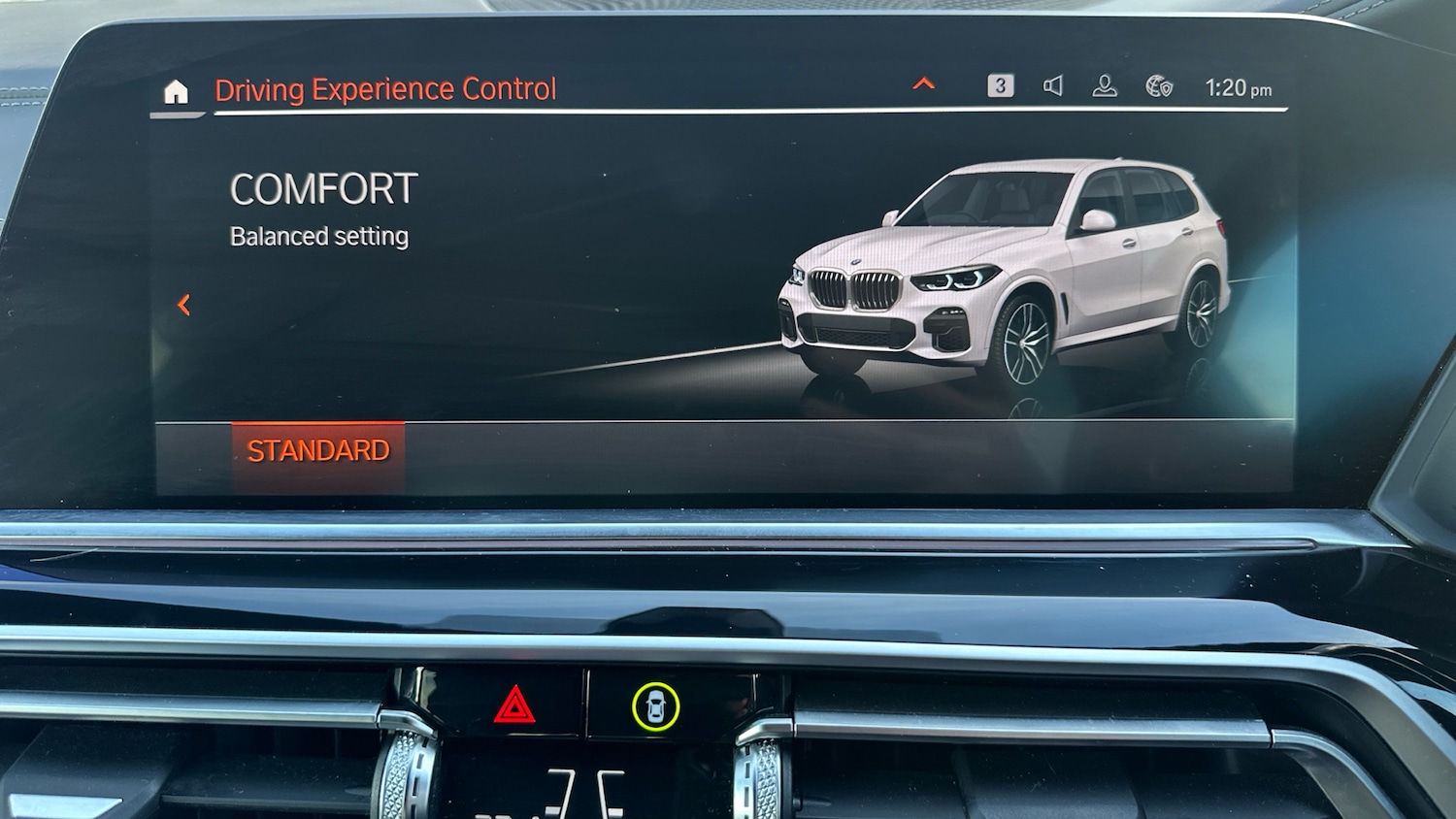
Task: Tap the COMFORT mode title
Action: (323, 188)
